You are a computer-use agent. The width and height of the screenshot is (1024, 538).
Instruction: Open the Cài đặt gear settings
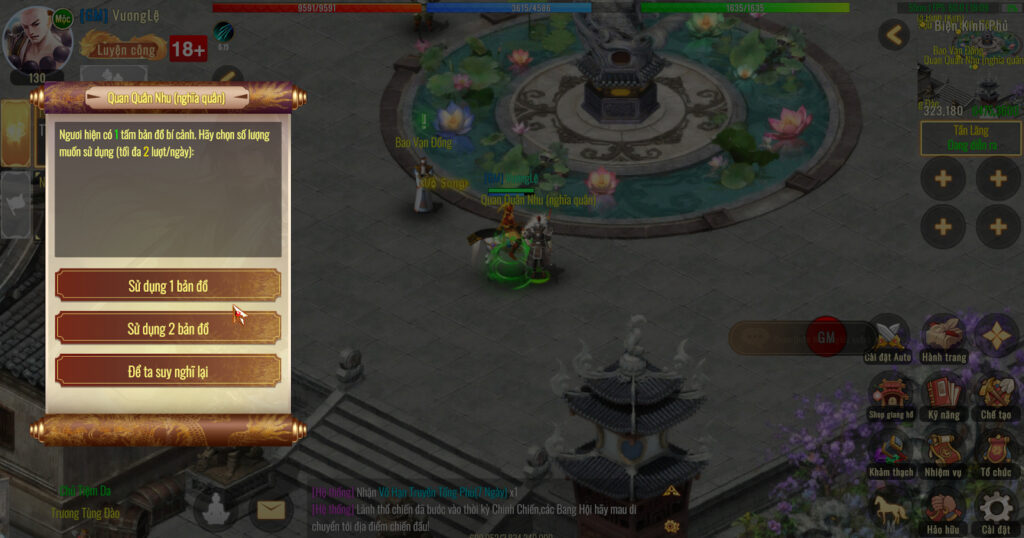[996, 508]
